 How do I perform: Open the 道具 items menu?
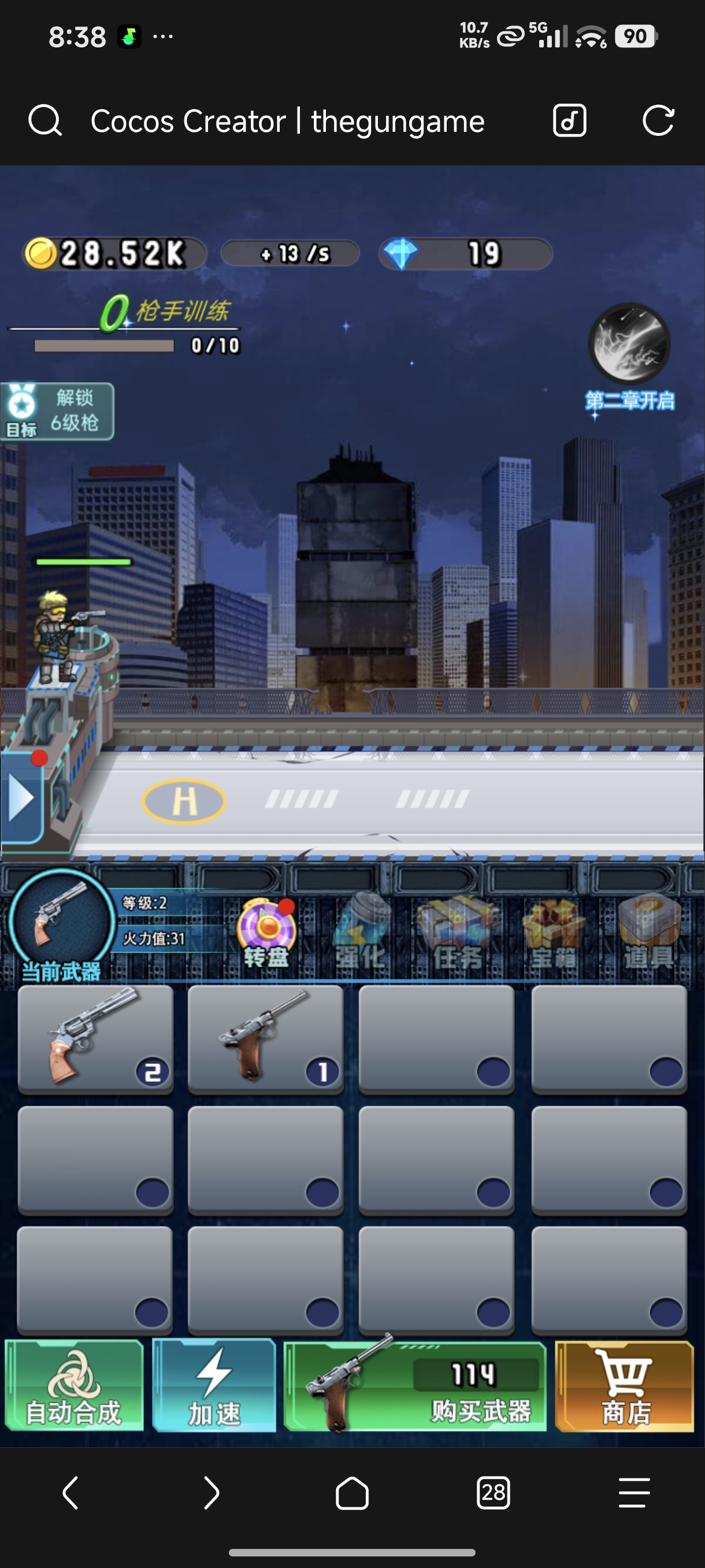coord(648,933)
